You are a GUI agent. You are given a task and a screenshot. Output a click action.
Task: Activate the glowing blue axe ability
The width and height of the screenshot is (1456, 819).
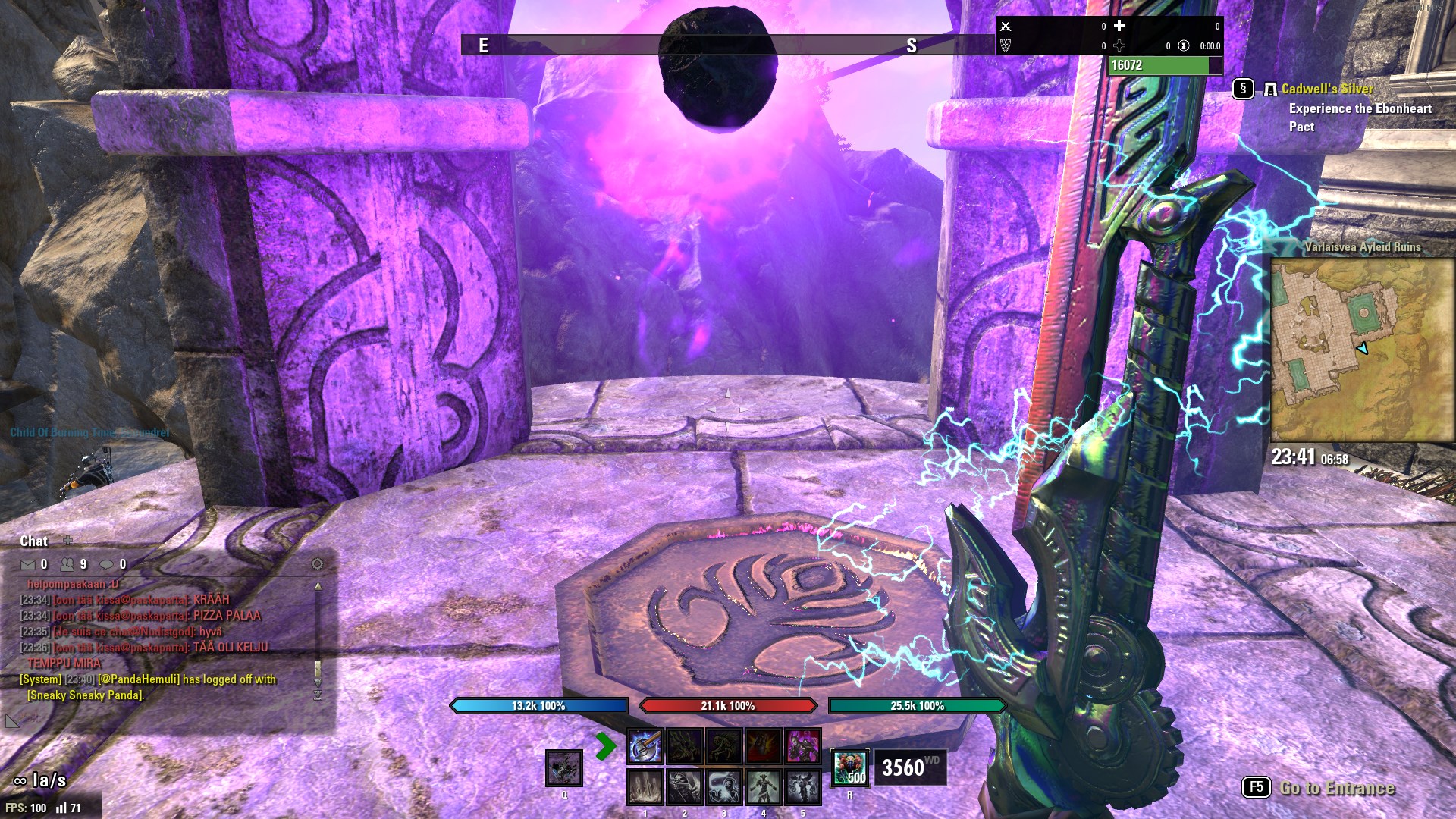pyautogui.click(x=645, y=746)
